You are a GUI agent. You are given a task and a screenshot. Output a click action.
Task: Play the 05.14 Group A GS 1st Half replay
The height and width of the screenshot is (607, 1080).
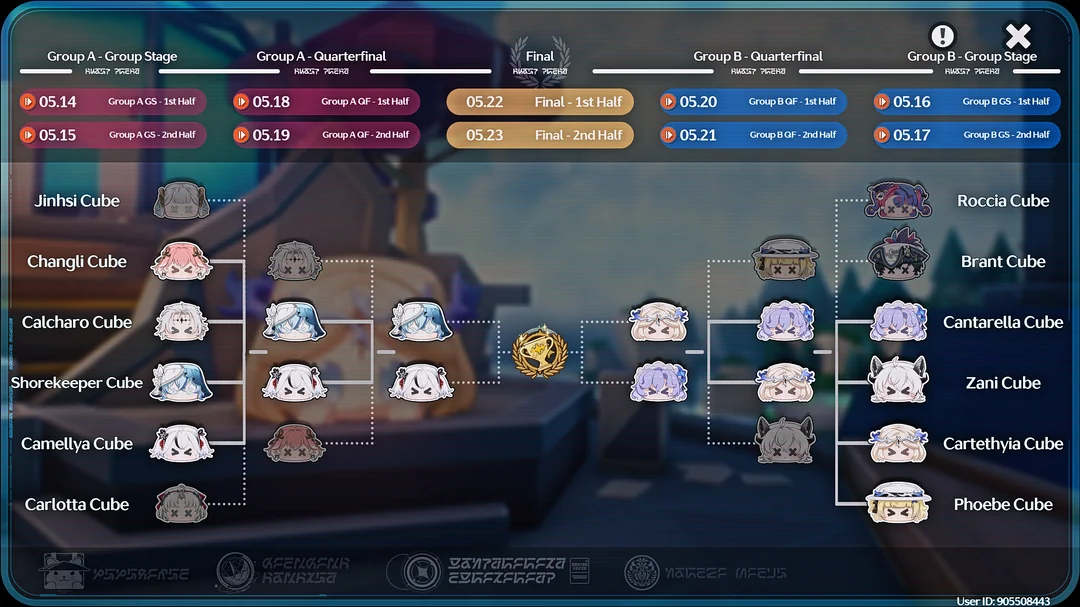coord(113,102)
